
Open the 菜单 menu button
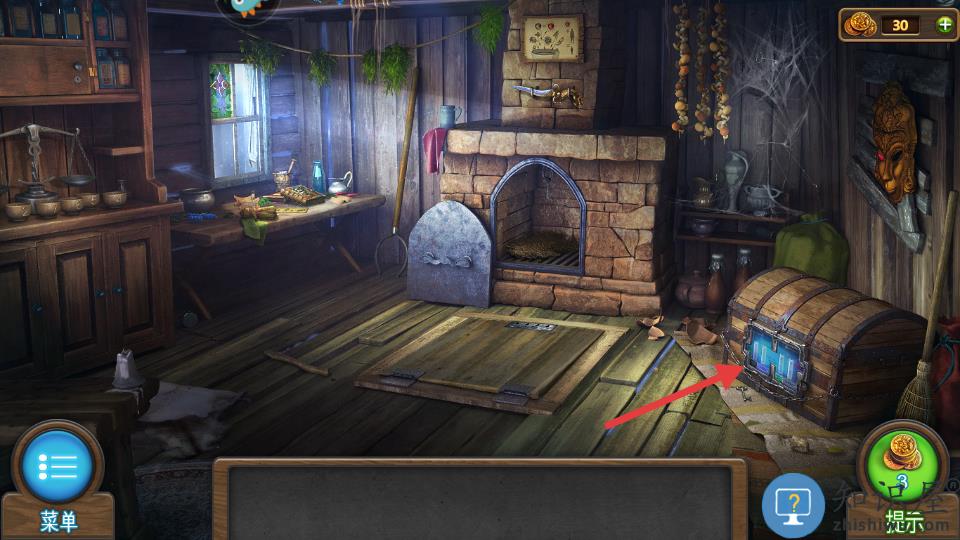(x=57, y=468)
